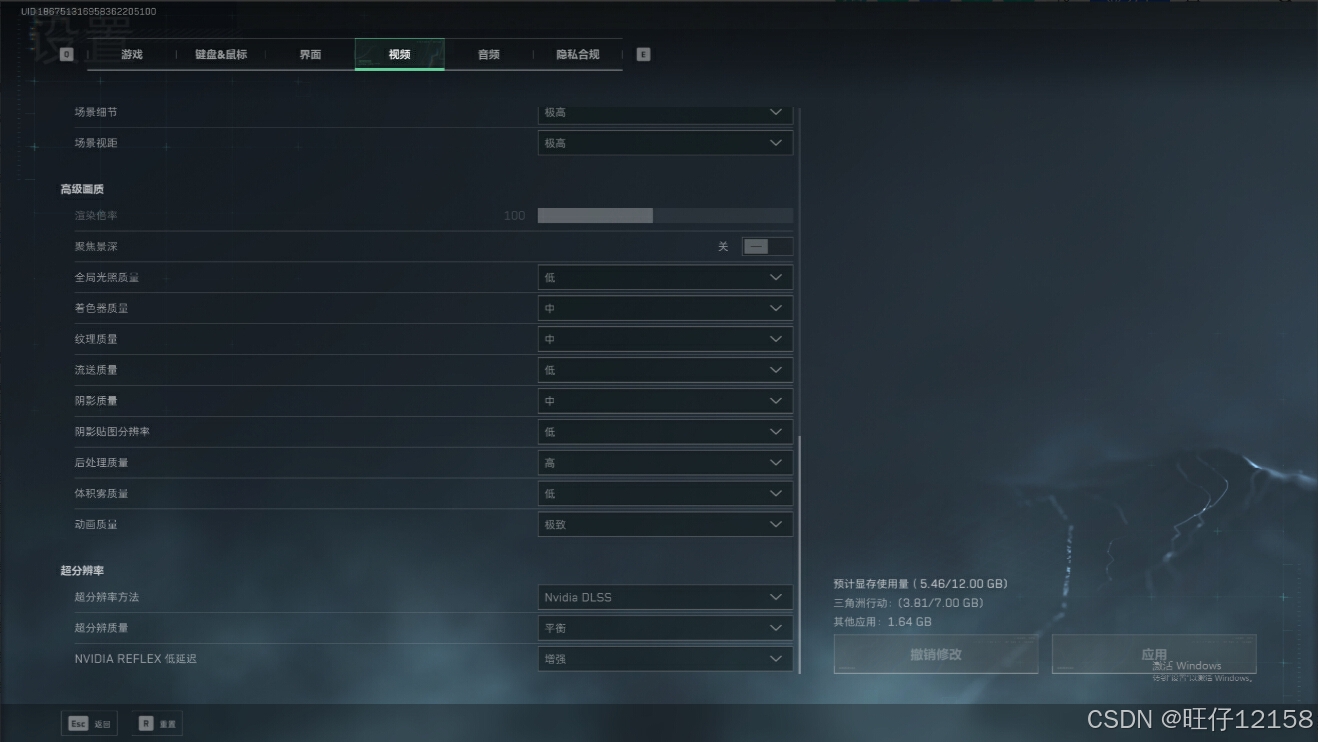The image size is (1318, 742).
Task: Open the 隐私合规 tab
Action: pos(577,55)
